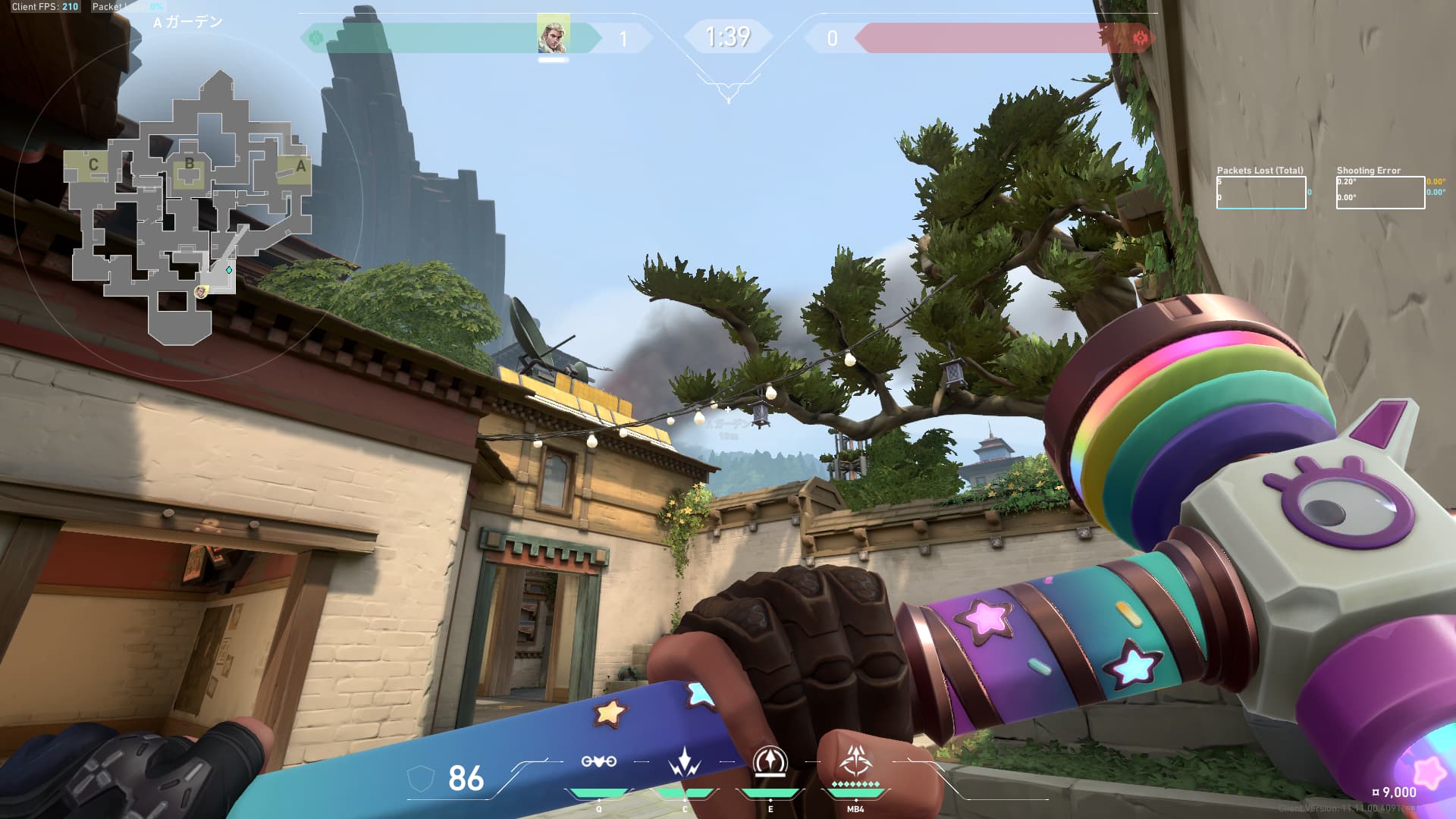Screen dimensions: 1456x819
Task: Click your agent marker on the minimap
Action: (x=201, y=292)
